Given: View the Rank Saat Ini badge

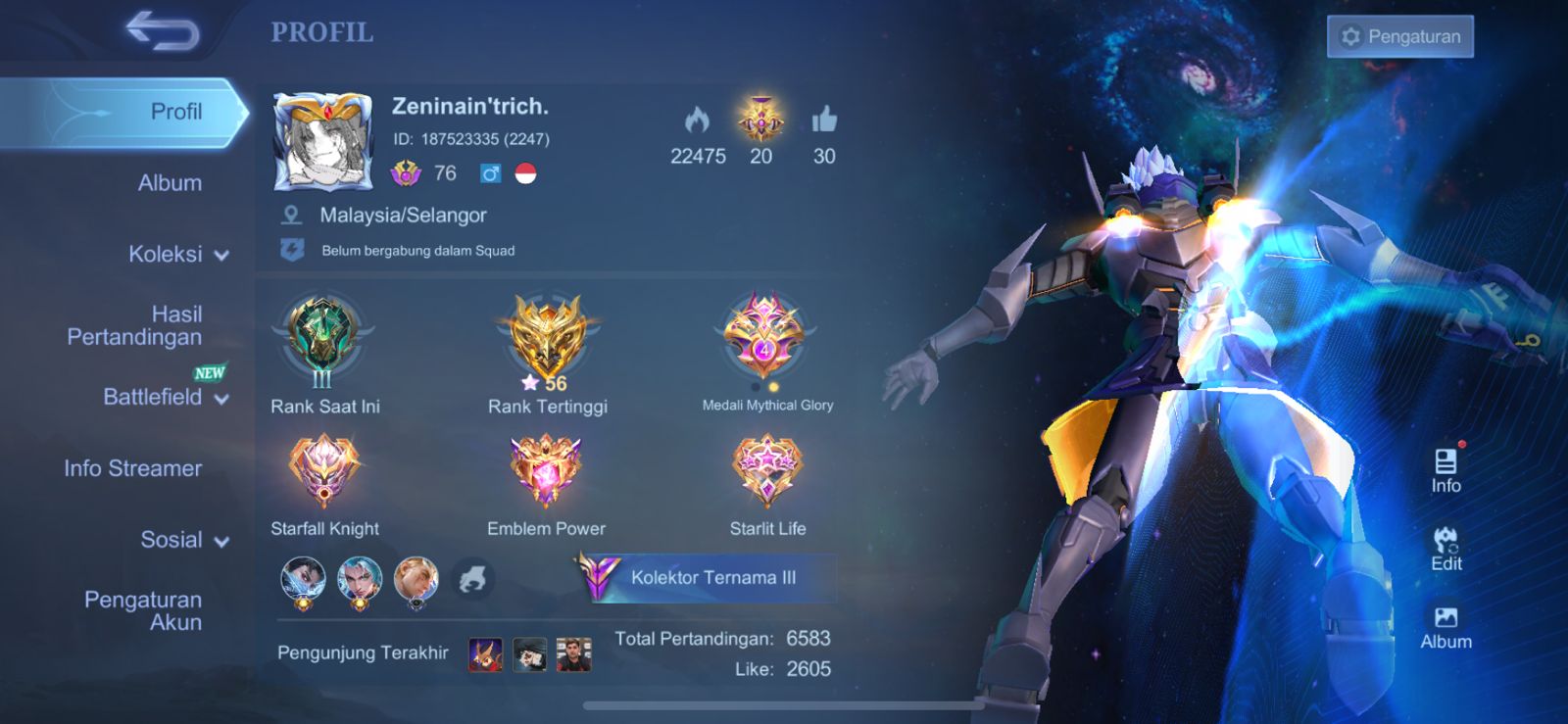Looking at the screenshot, I should [322, 340].
